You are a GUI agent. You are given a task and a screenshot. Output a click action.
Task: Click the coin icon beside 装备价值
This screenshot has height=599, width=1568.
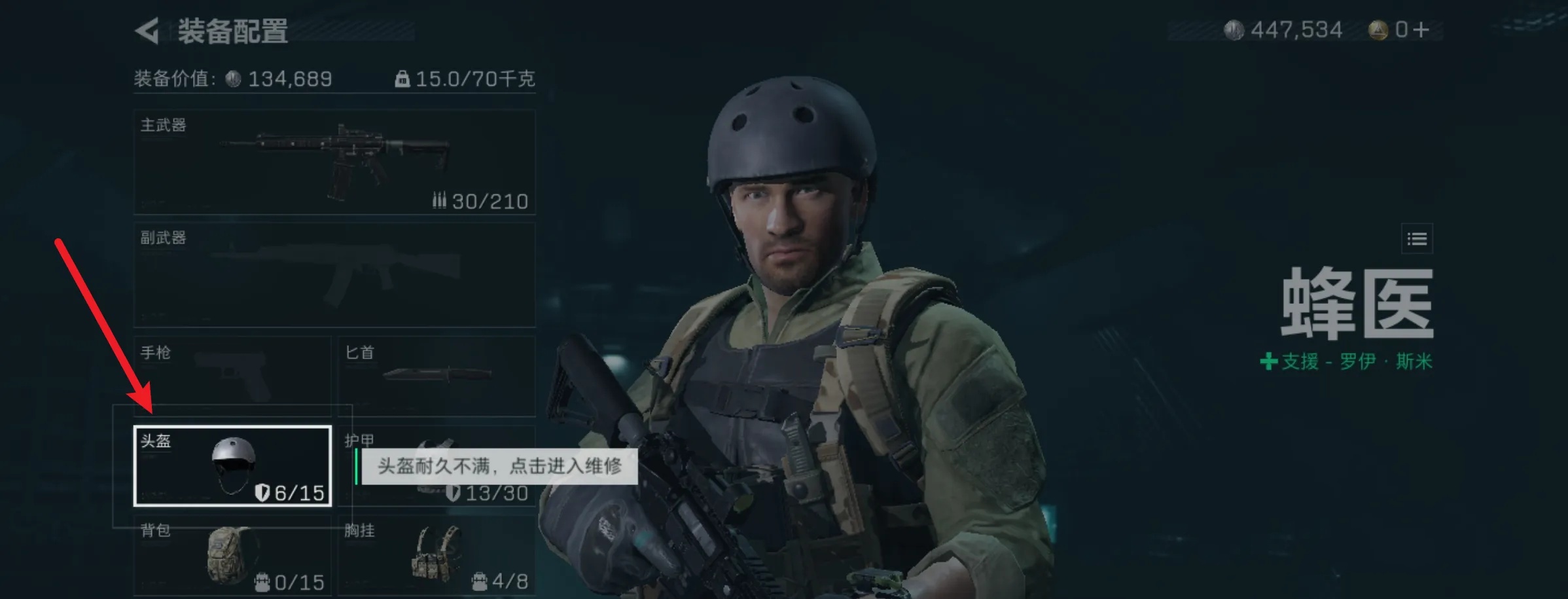231,78
